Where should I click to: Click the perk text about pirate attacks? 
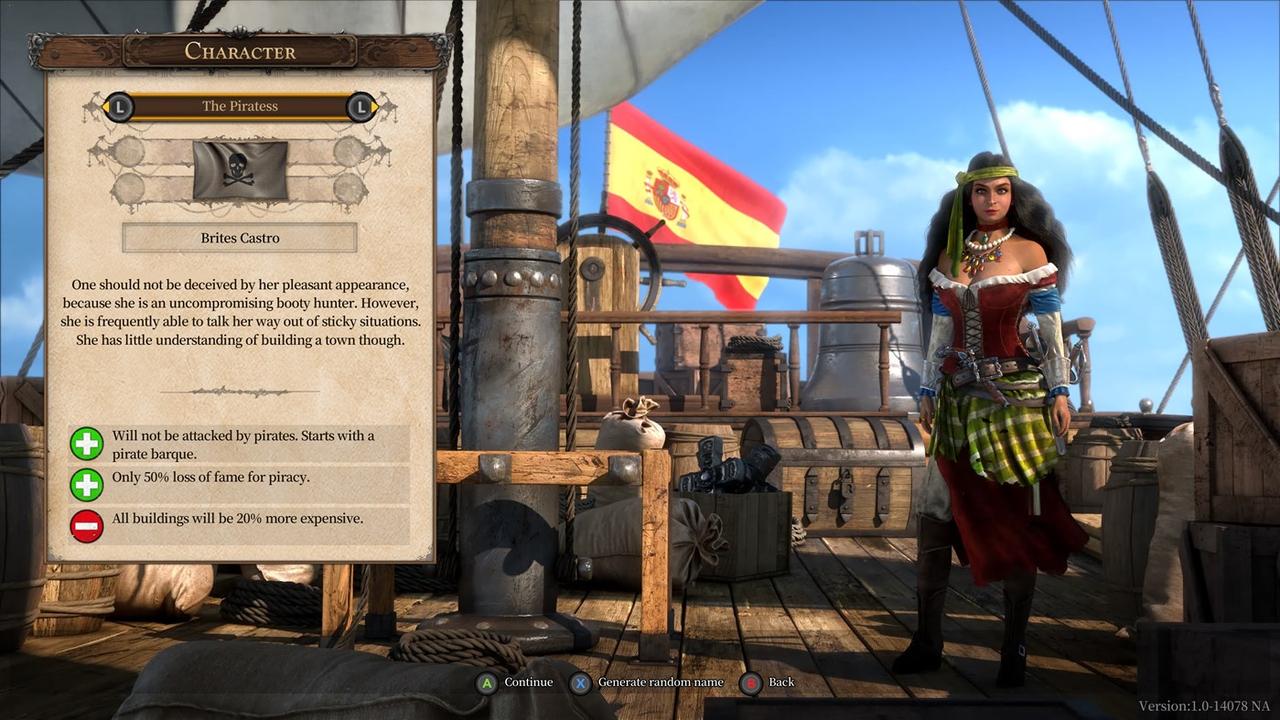(x=250, y=443)
